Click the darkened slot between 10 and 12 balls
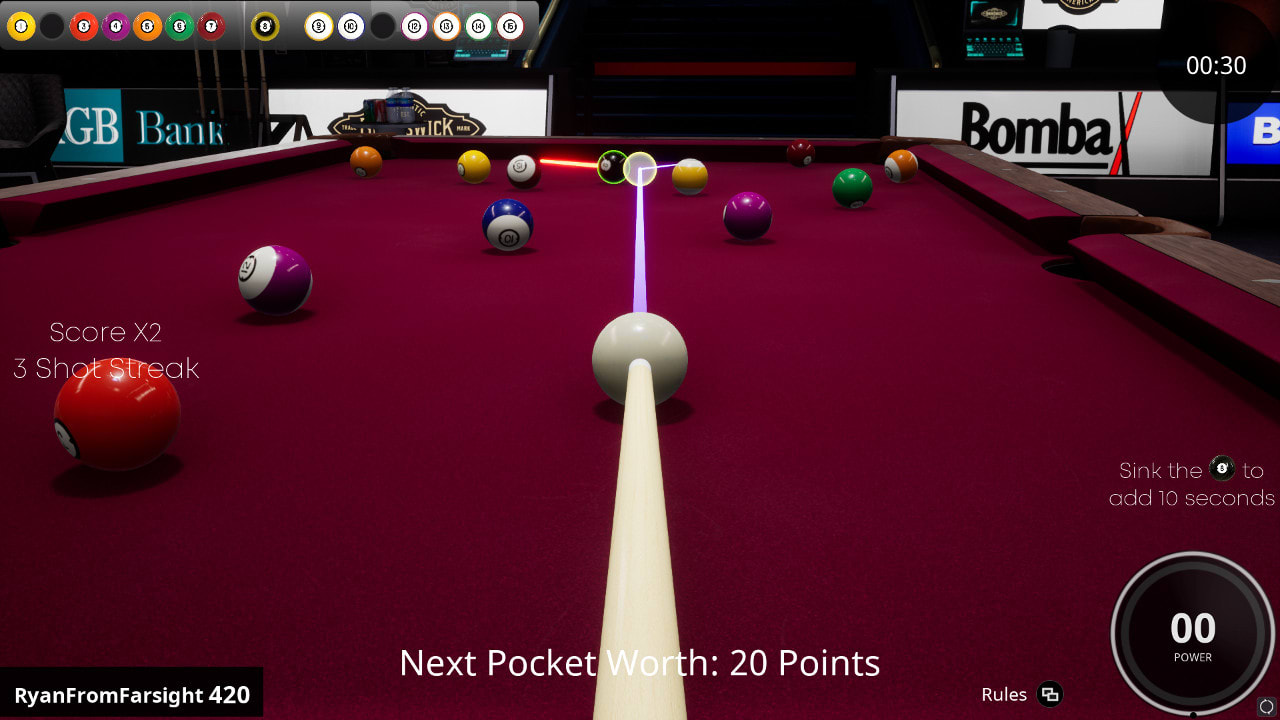 383,27
